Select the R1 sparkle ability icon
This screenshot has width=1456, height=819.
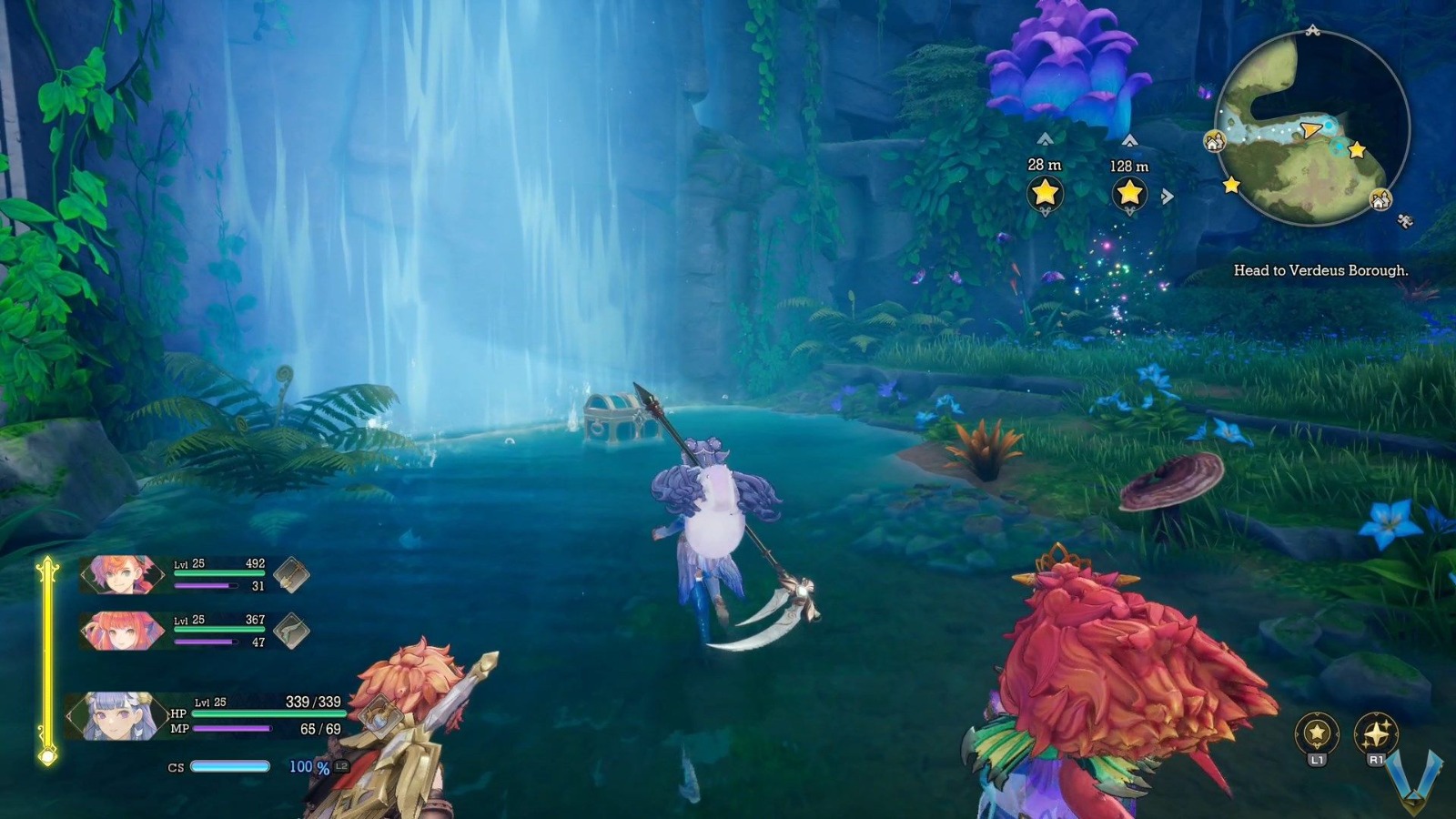click(x=1376, y=732)
